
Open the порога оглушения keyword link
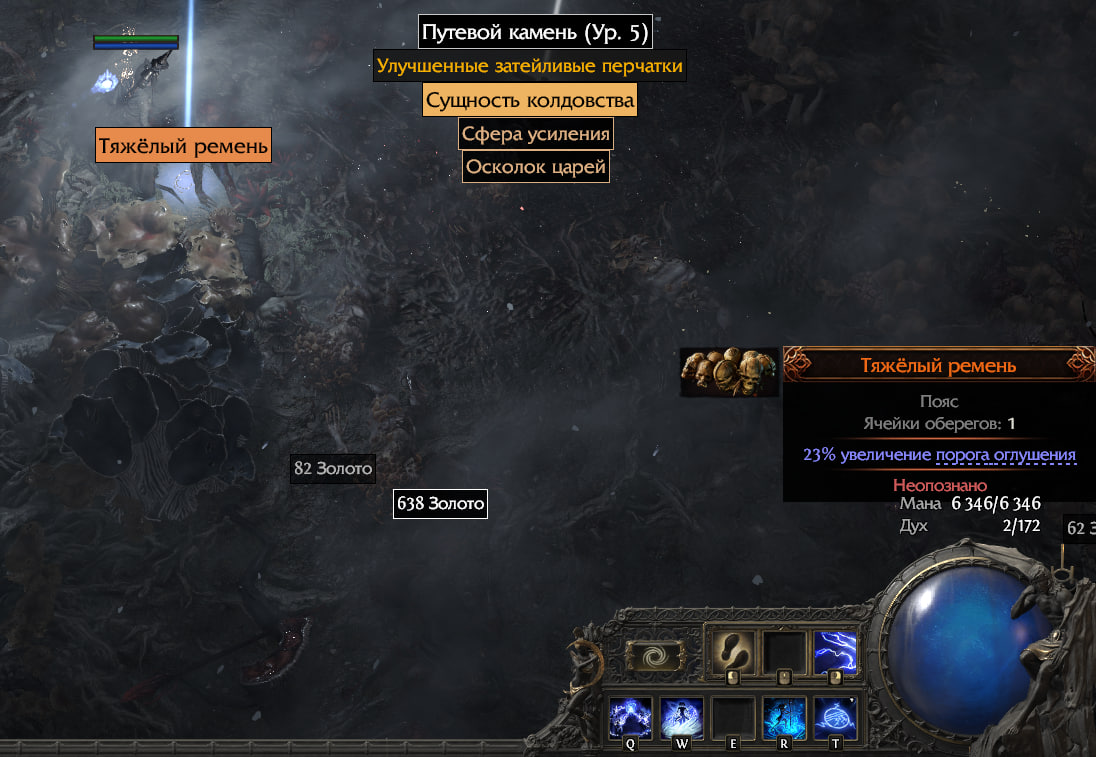click(1005, 455)
